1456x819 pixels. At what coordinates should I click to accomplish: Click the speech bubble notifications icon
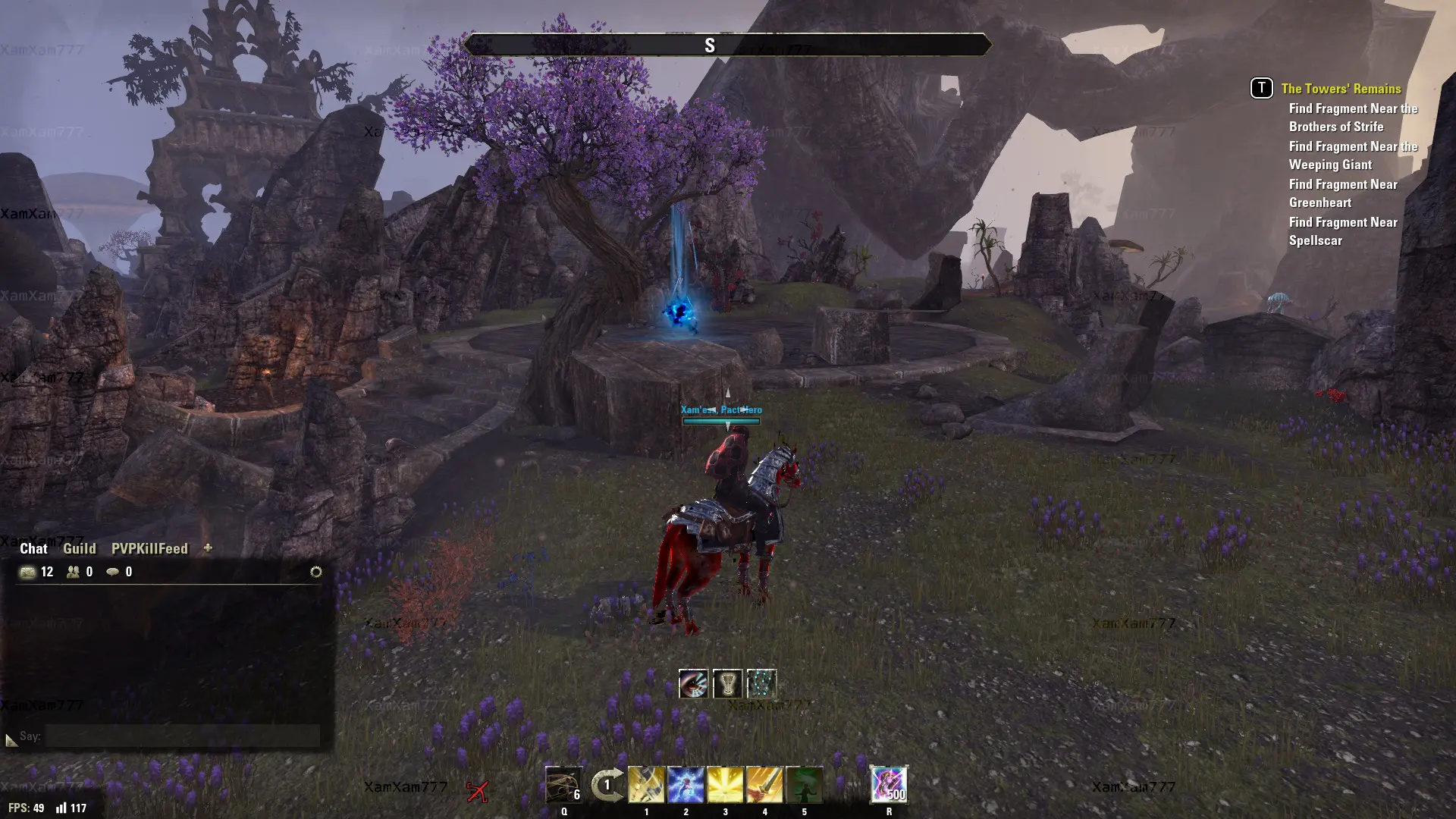tap(112, 572)
